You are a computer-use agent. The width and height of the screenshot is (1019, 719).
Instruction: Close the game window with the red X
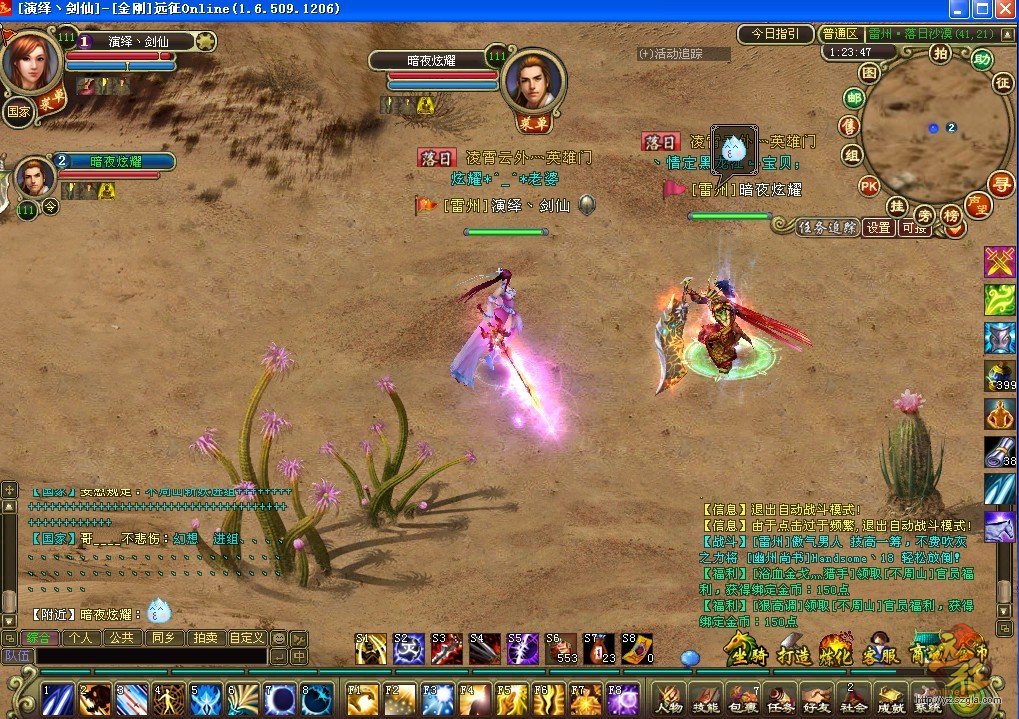click(x=1004, y=9)
